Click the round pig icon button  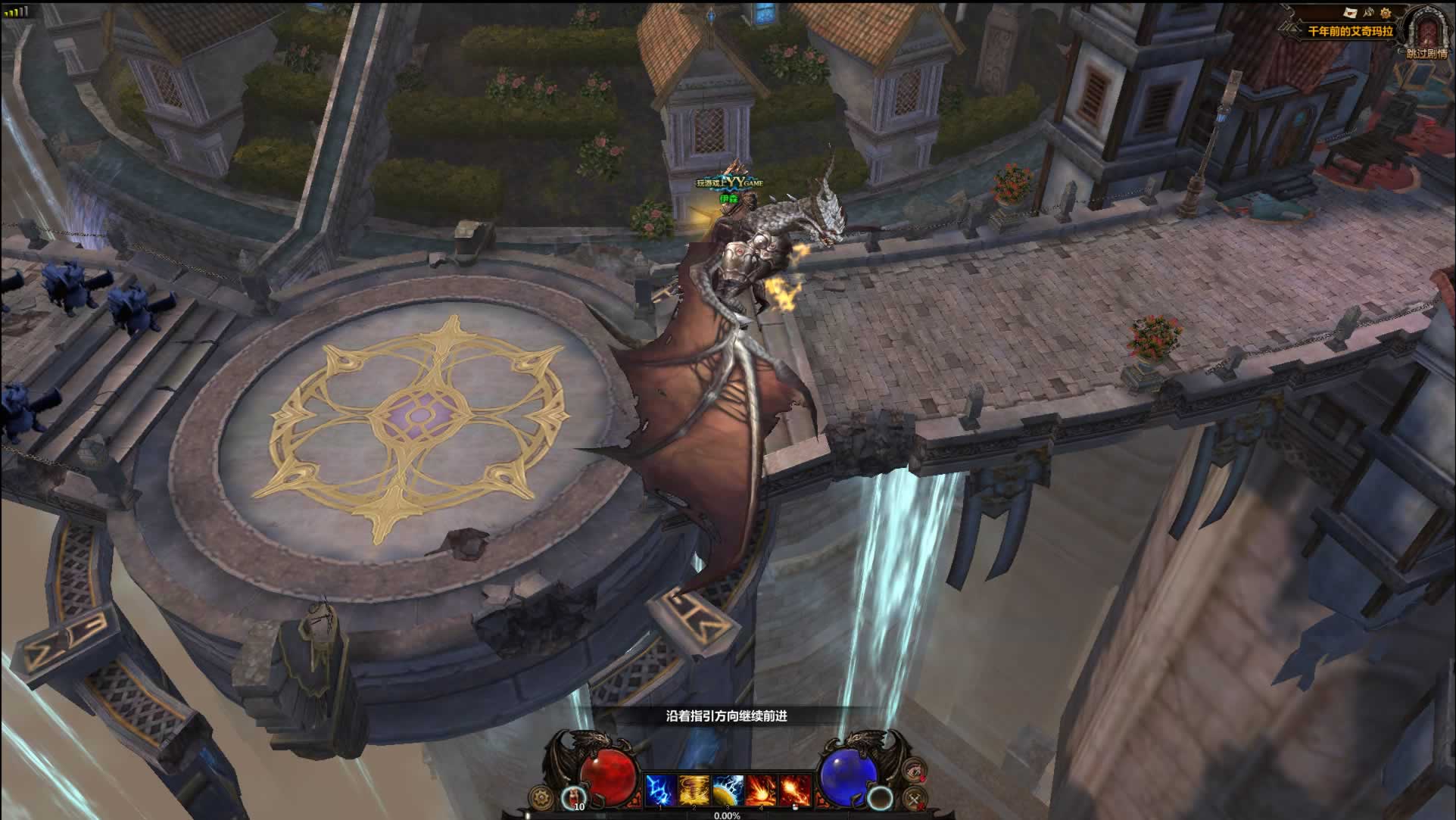[916, 770]
